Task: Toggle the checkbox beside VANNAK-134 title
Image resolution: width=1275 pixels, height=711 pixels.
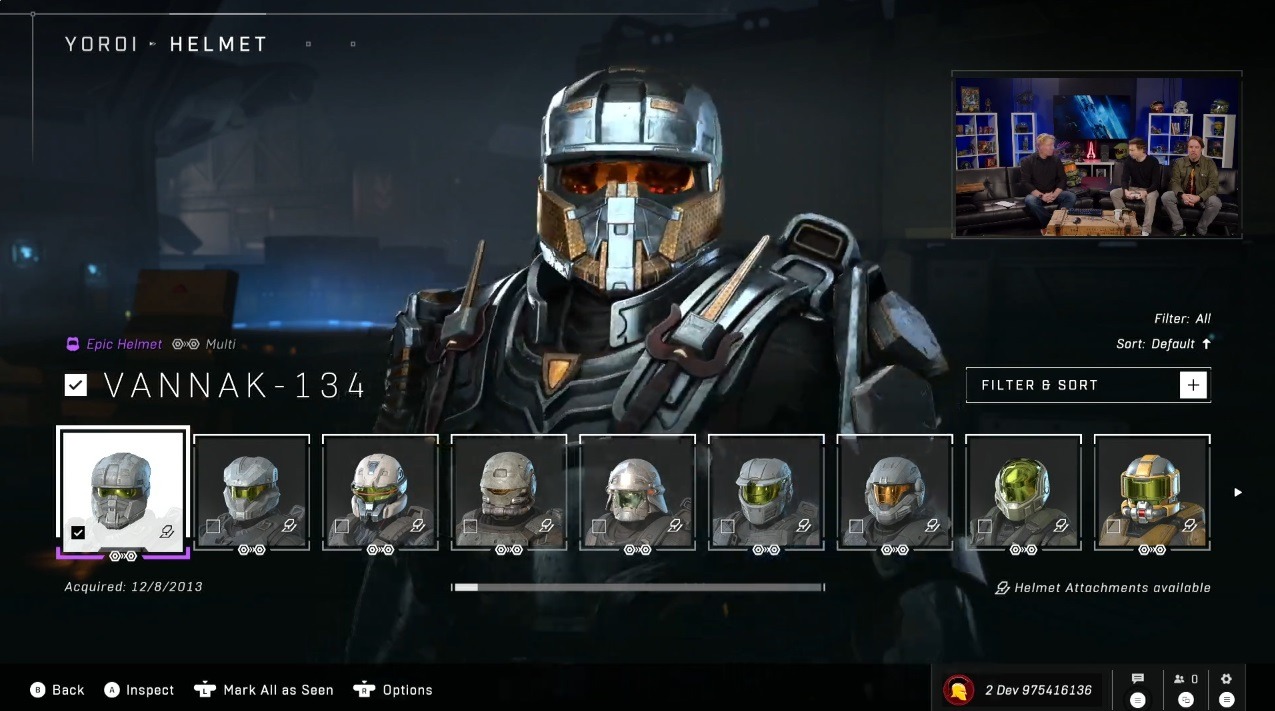Action: (76, 385)
